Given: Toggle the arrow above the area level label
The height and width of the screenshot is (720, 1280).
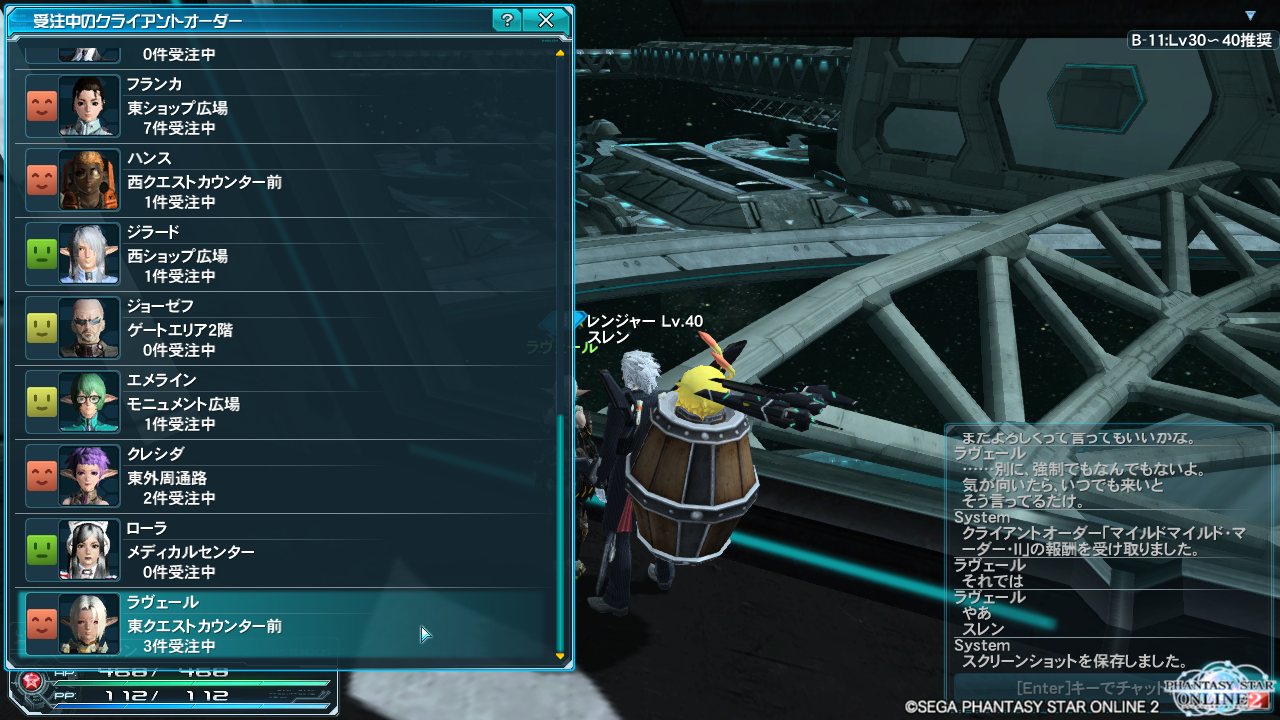Looking at the screenshot, I should (1250, 16).
